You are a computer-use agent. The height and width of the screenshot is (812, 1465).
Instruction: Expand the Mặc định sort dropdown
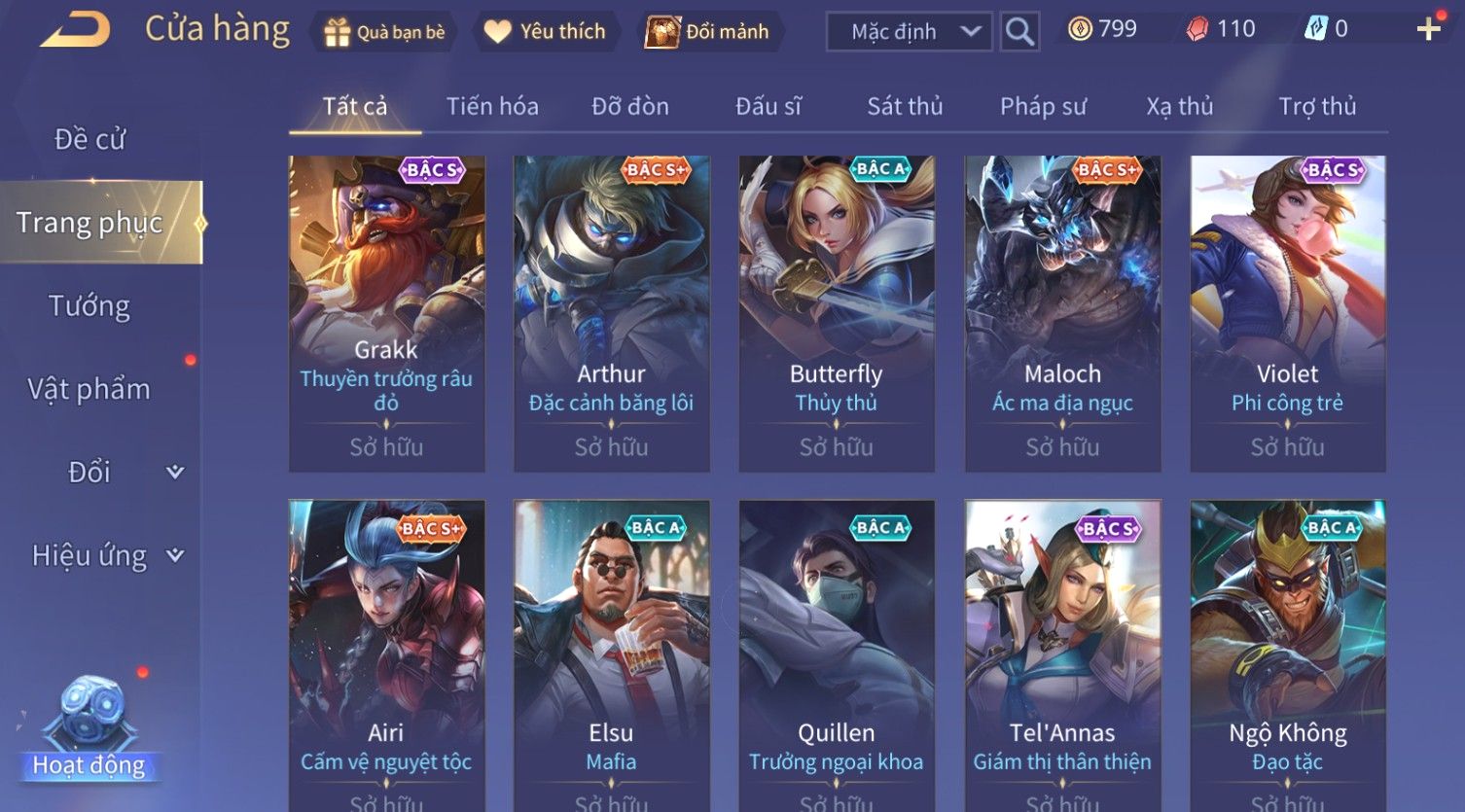[x=909, y=32]
